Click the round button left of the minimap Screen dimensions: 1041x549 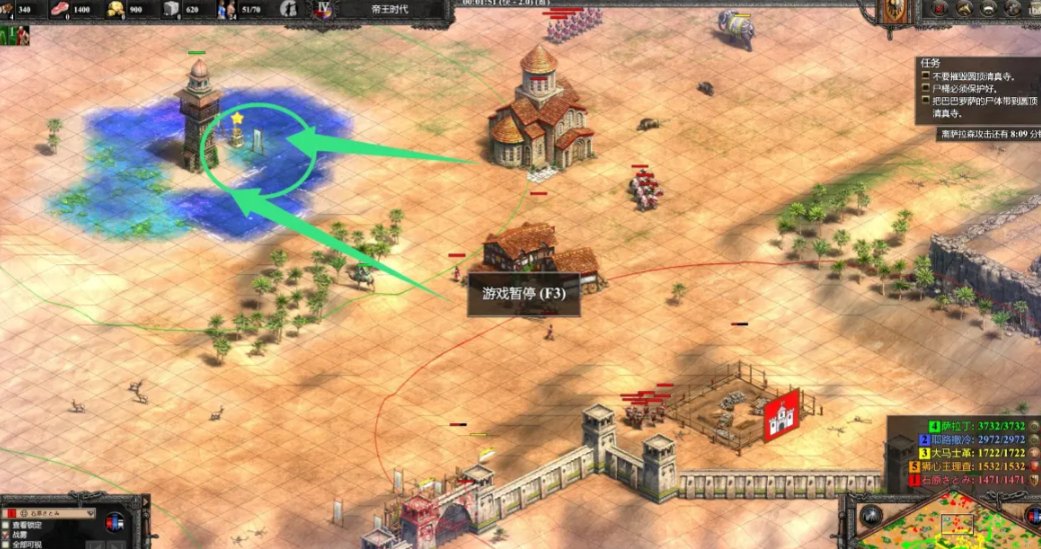click(871, 516)
